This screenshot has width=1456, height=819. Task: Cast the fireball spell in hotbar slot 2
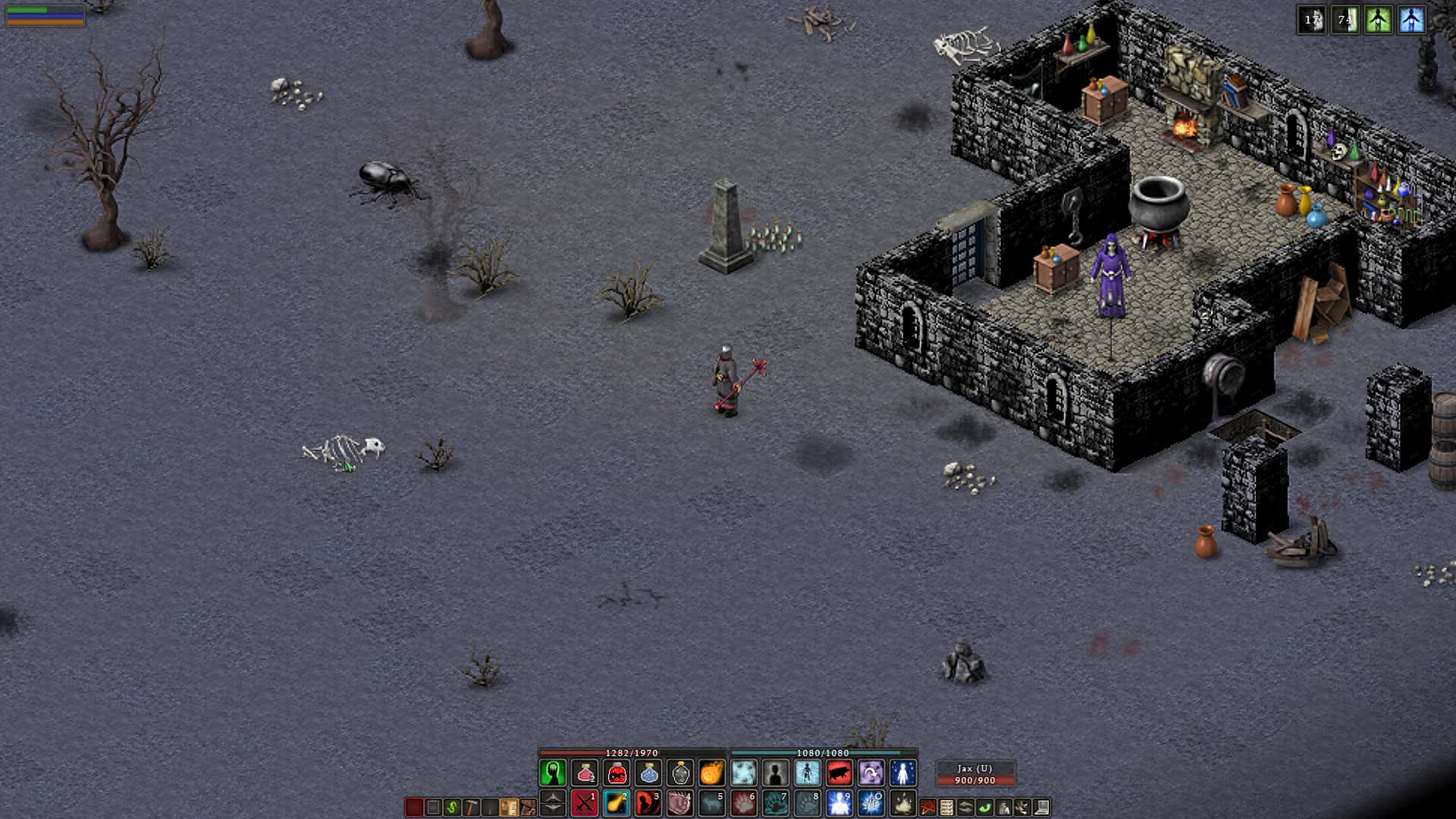tap(617, 805)
